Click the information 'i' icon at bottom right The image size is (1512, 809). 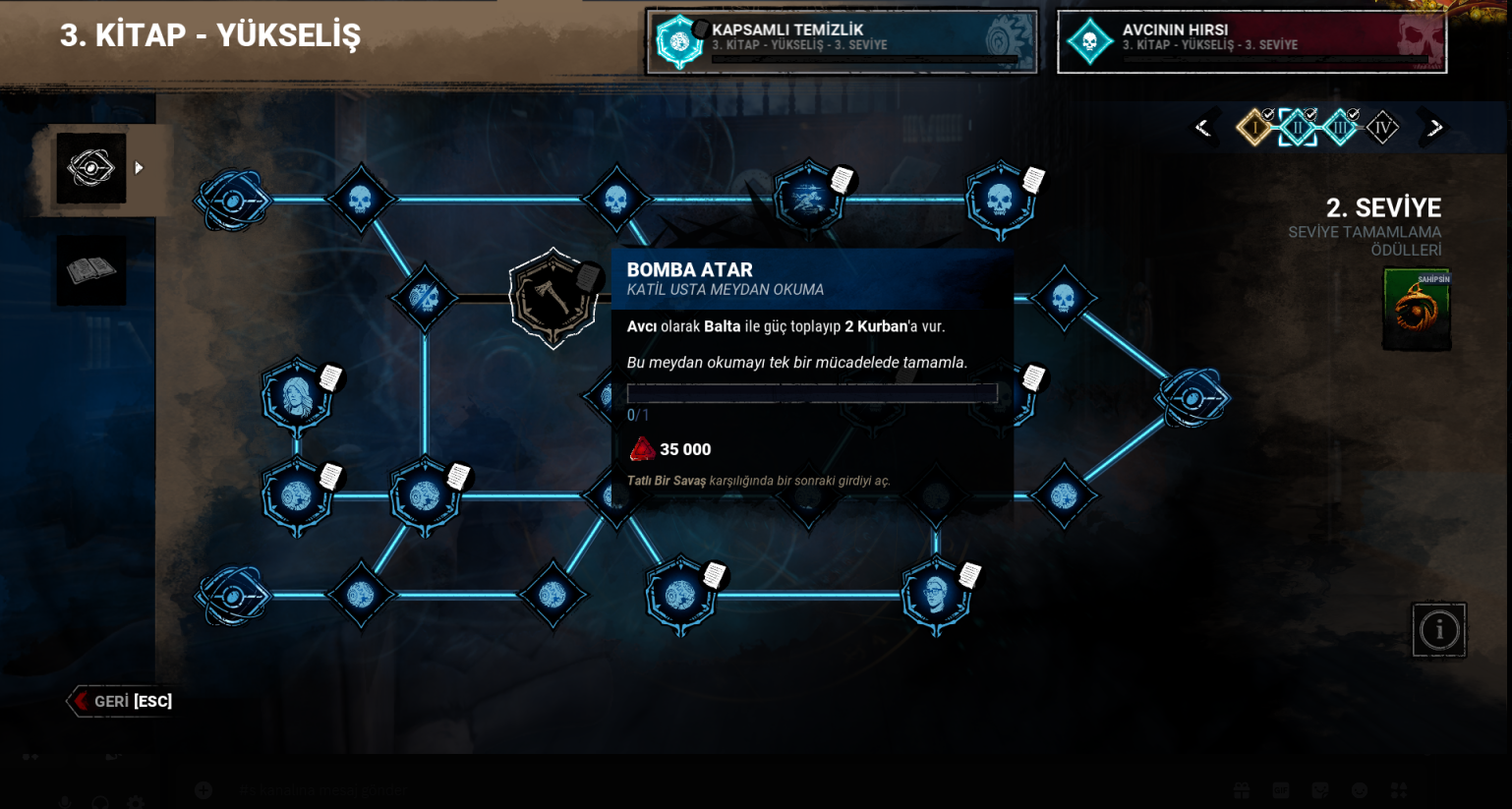coord(1439,630)
